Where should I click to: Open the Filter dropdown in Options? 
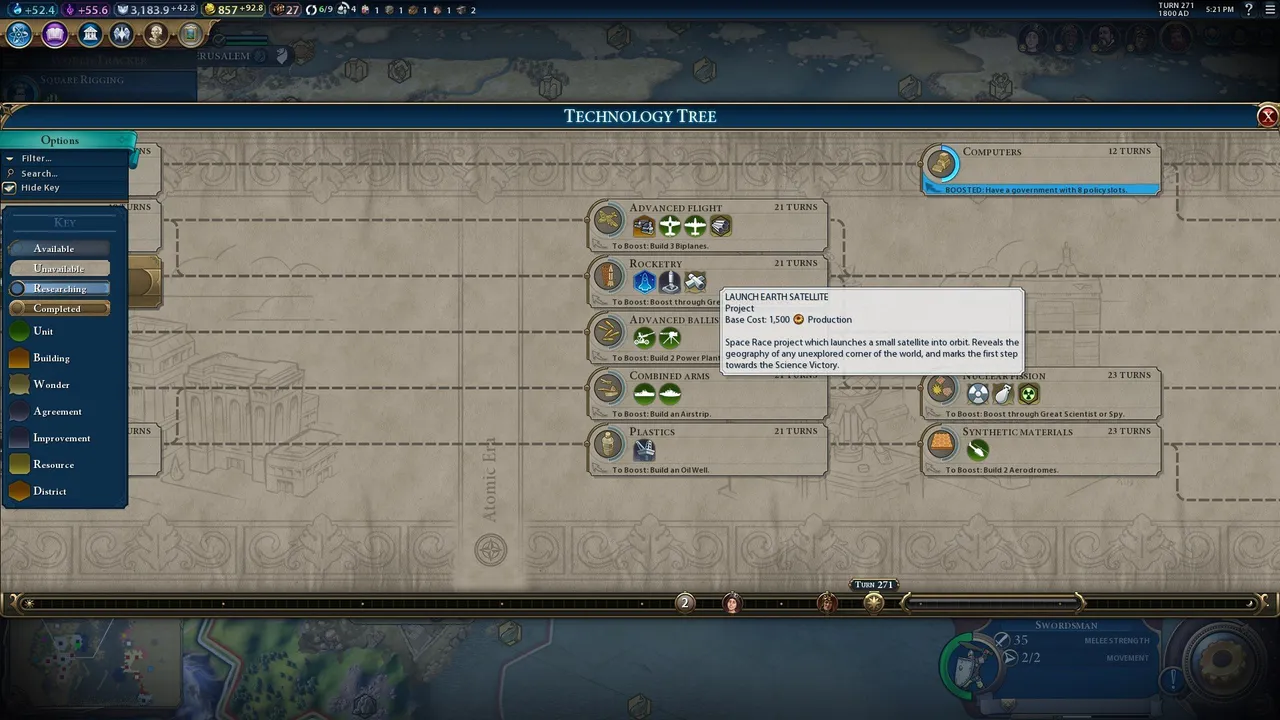click(x=37, y=158)
